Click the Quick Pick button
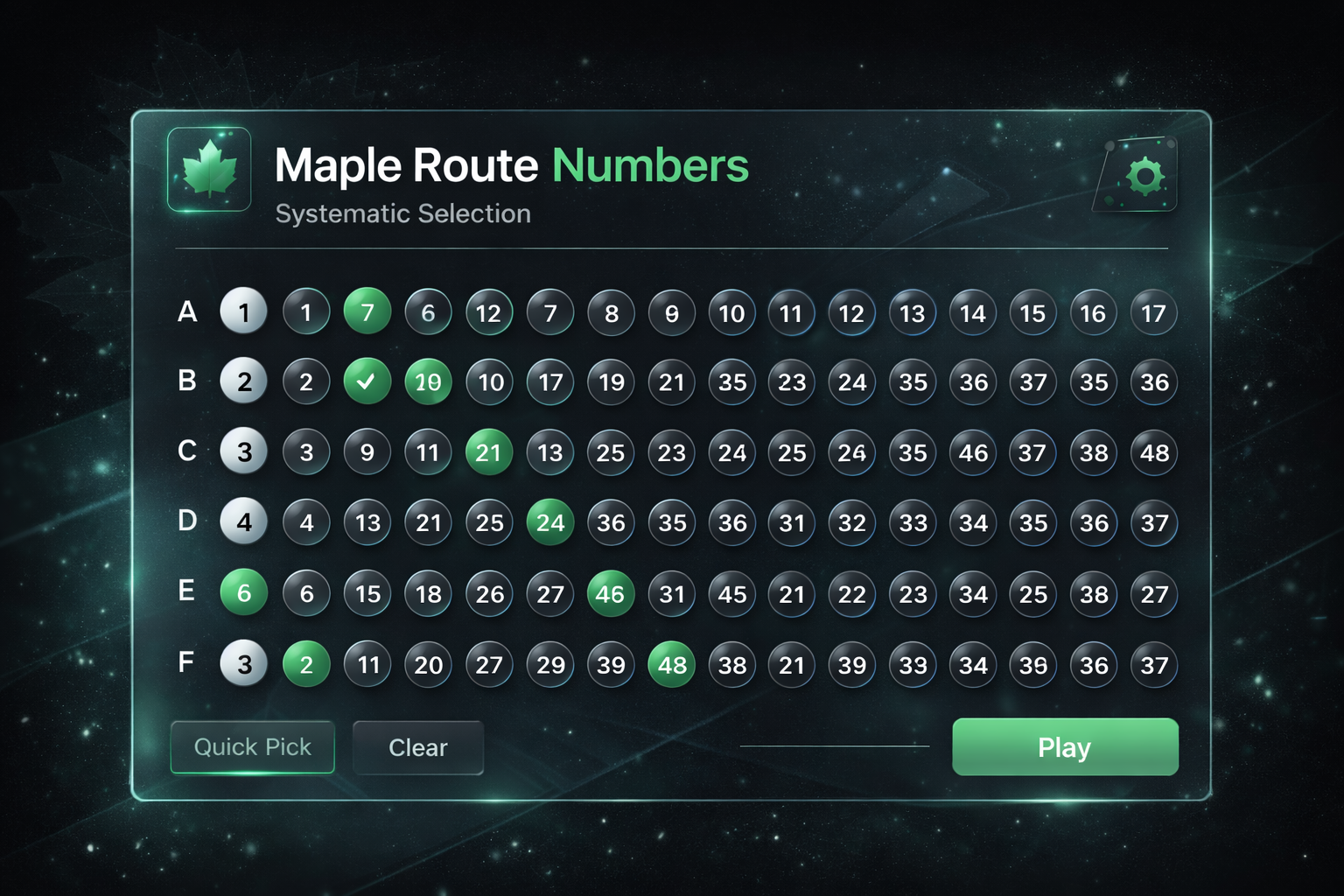The width and height of the screenshot is (1344, 896). click(x=252, y=747)
